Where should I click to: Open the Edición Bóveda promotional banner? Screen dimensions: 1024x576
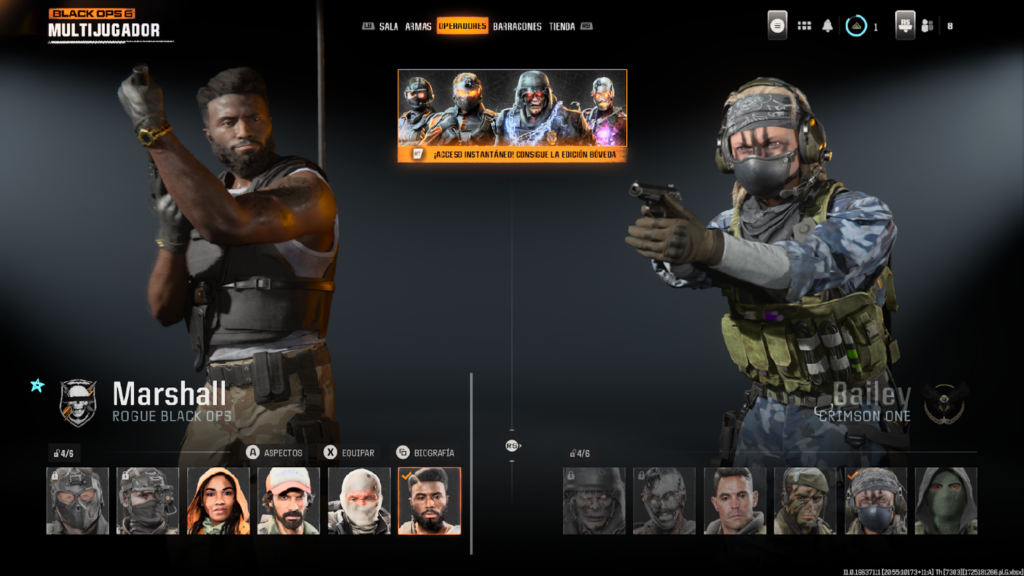(512, 115)
